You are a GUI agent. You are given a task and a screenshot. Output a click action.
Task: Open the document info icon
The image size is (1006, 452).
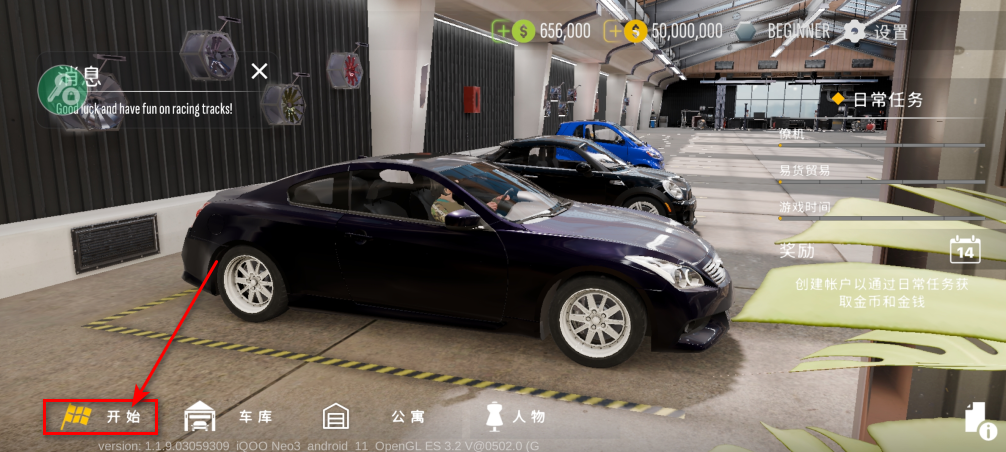977,420
